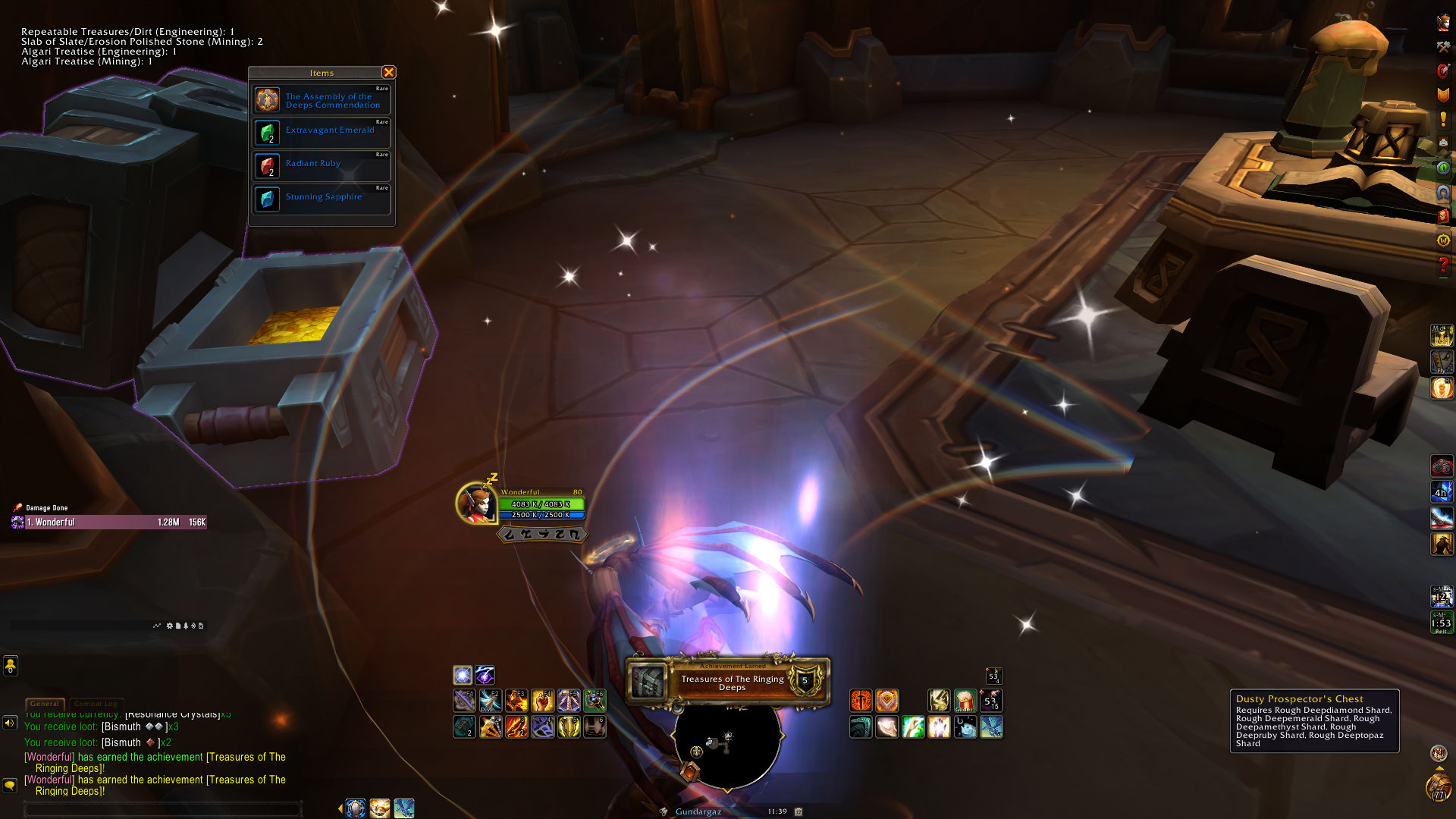
Task: Use the Glider item on action bar
Action: [965, 701]
